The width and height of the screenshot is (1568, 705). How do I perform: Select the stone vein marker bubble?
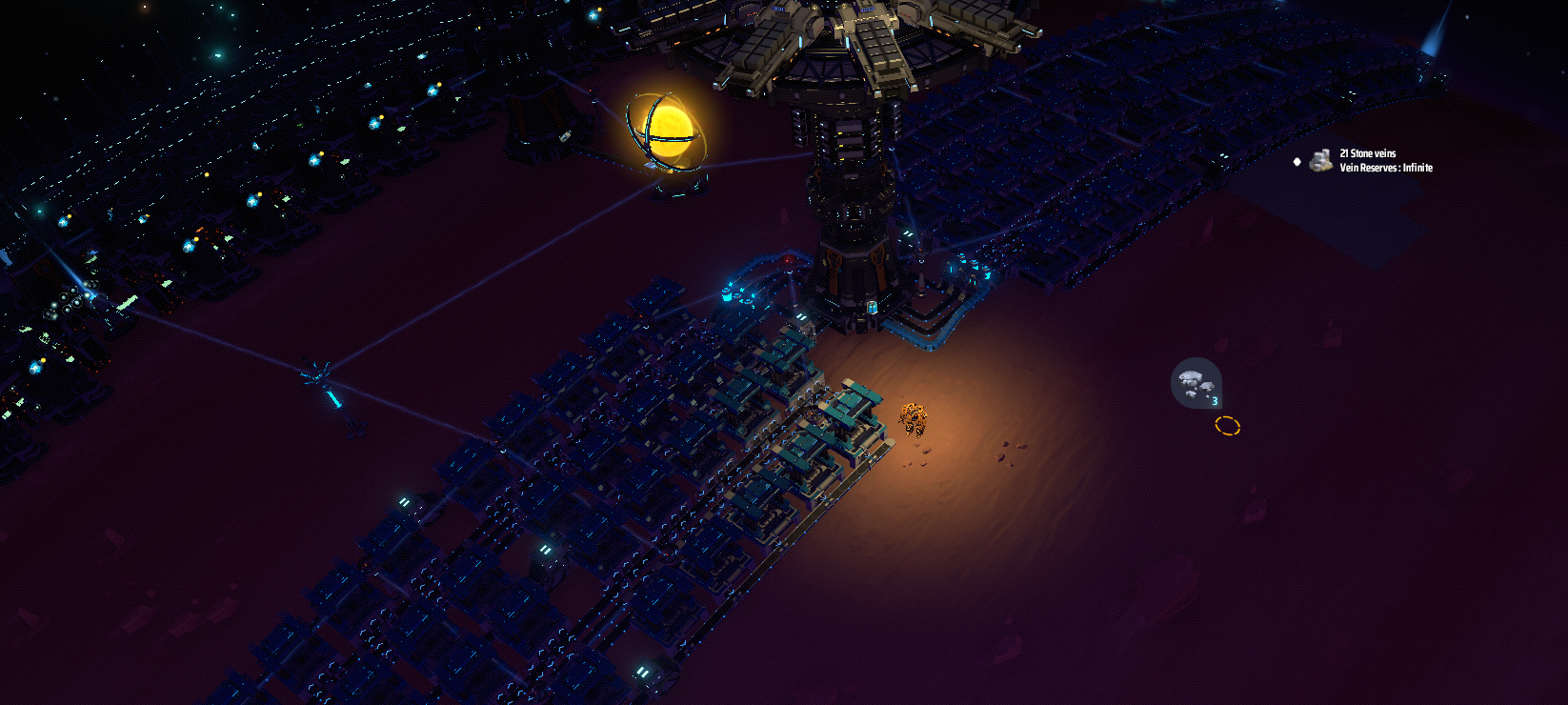1195,383
